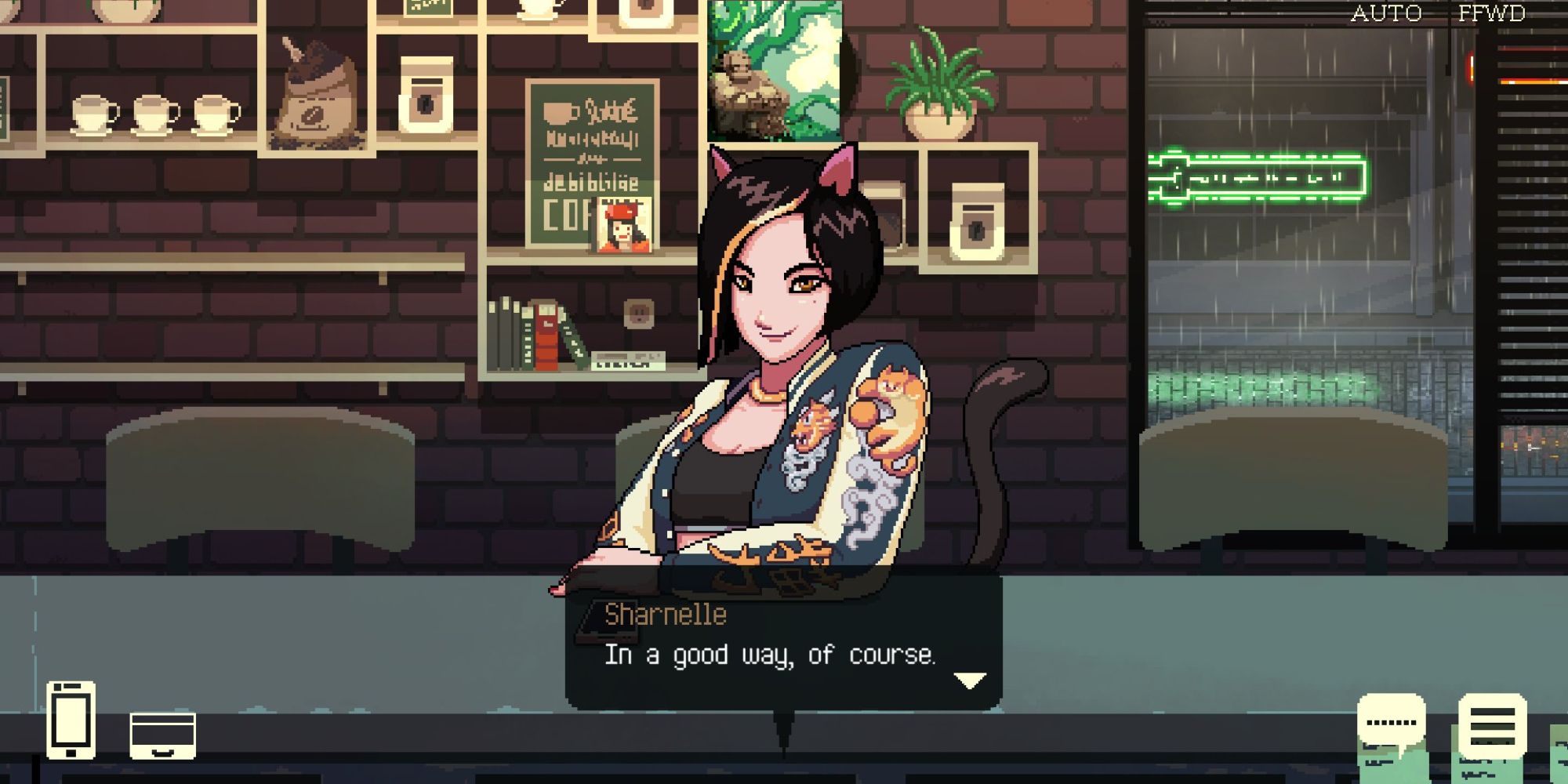Image resolution: width=1568 pixels, height=784 pixels.
Task: Click the coffee jar on the right shelf
Action: tap(976, 220)
